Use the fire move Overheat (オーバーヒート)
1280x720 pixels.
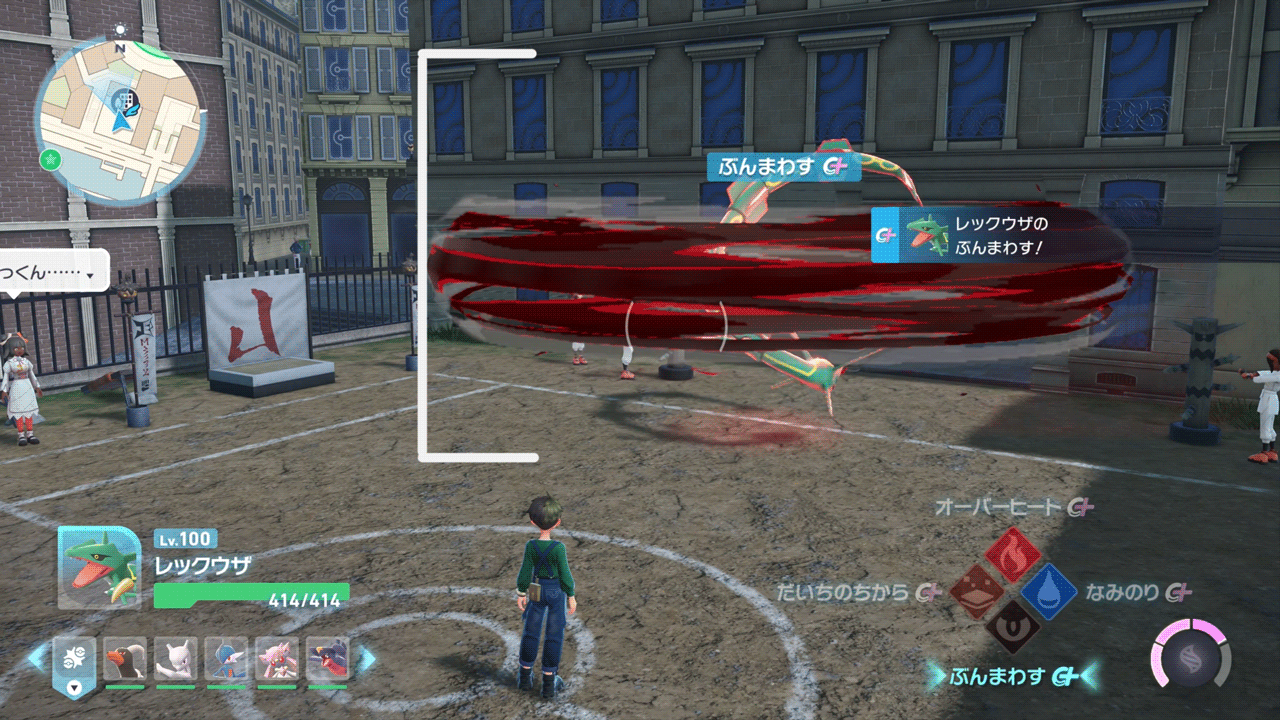pos(1012,556)
